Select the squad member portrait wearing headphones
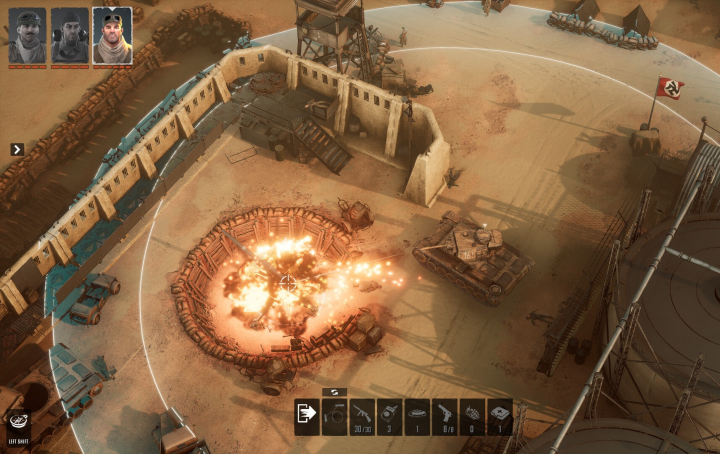Image resolution: width=720 pixels, height=454 pixels. coord(69,36)
